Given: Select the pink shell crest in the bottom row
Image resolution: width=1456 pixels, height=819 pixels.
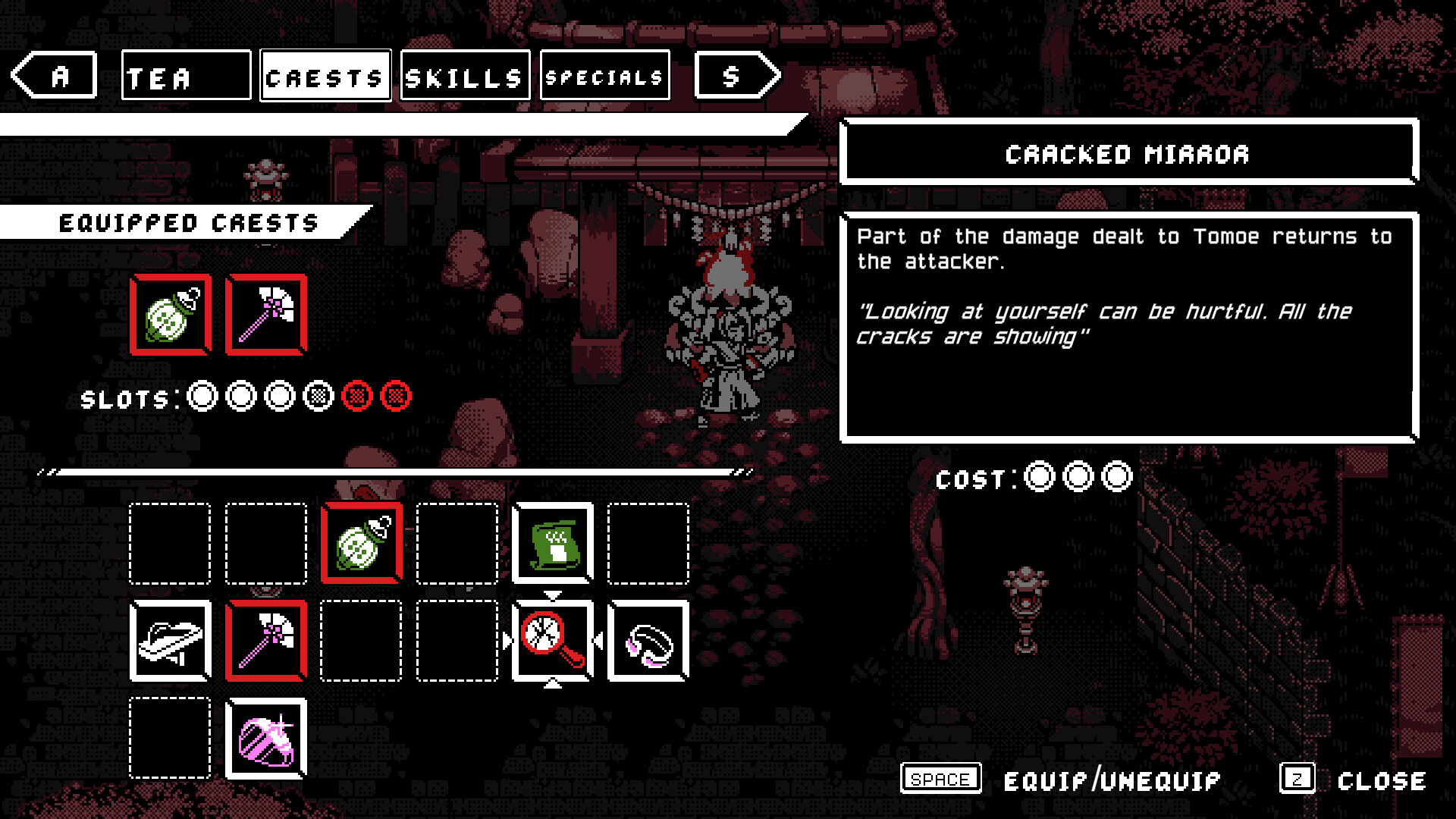Looking at the screenshot, I should 265,738.
